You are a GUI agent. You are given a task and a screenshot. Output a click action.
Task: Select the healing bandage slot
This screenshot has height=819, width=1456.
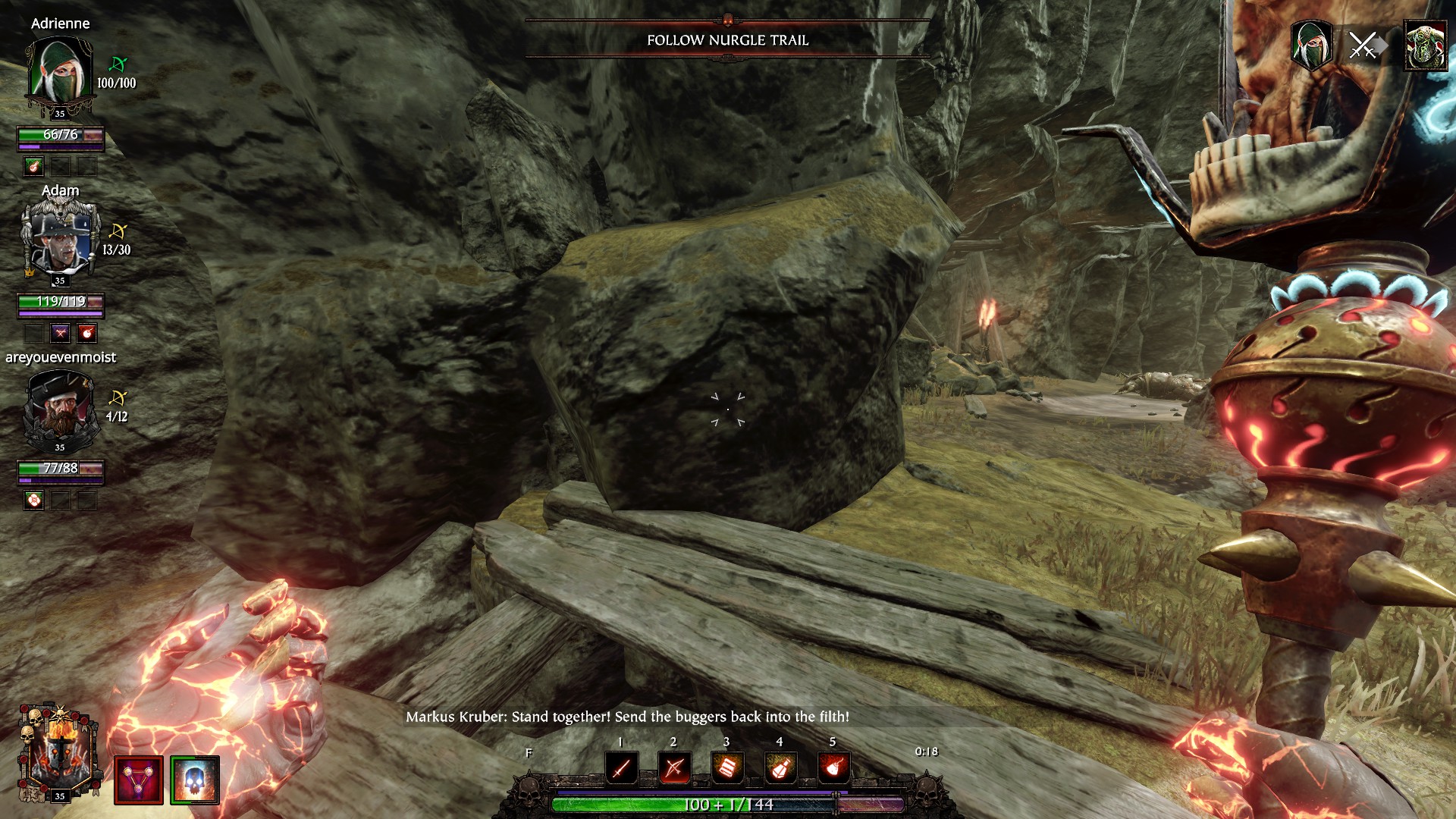point(727,769)
